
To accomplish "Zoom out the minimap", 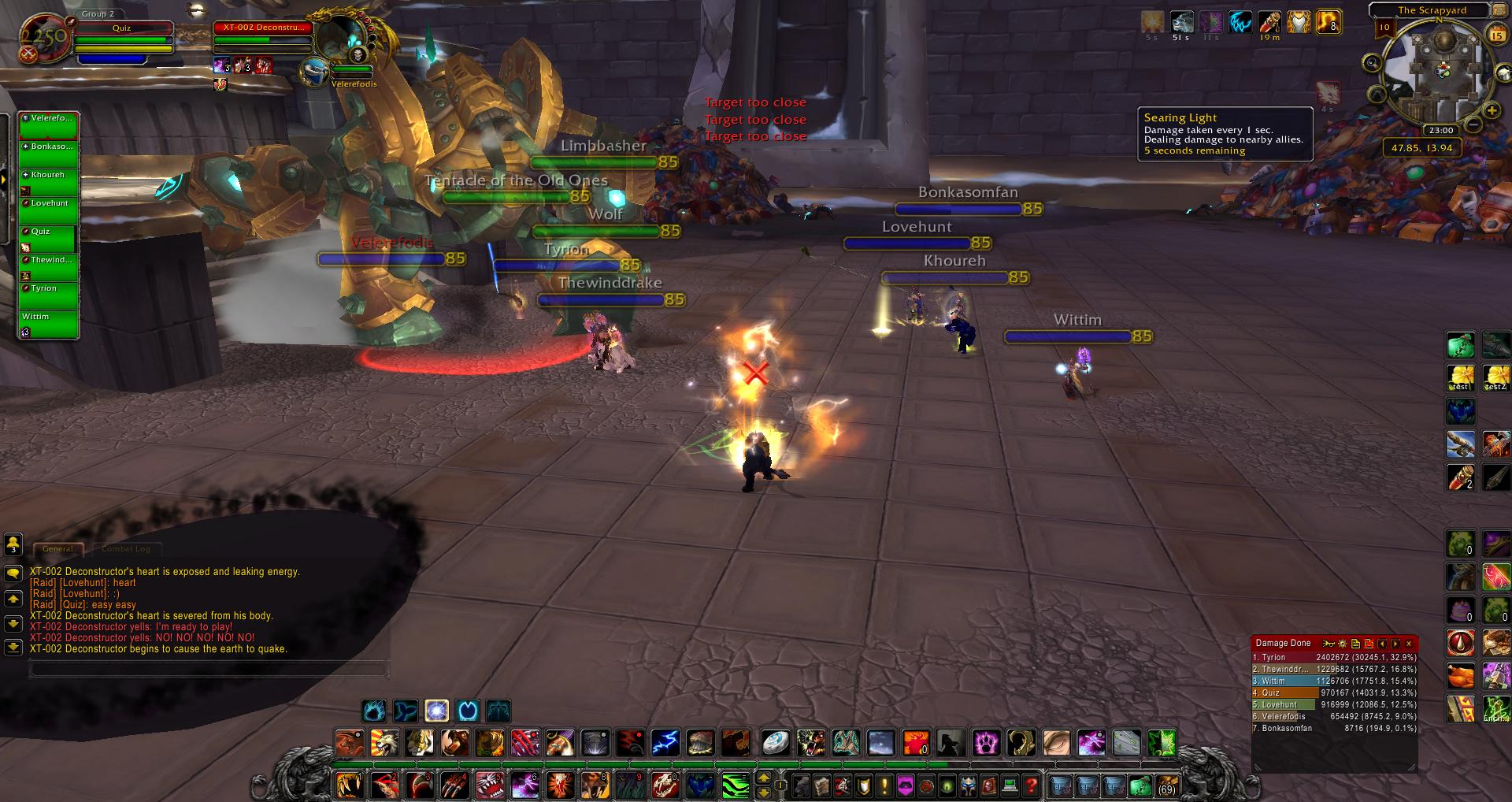I will [x=1473, y=124].
